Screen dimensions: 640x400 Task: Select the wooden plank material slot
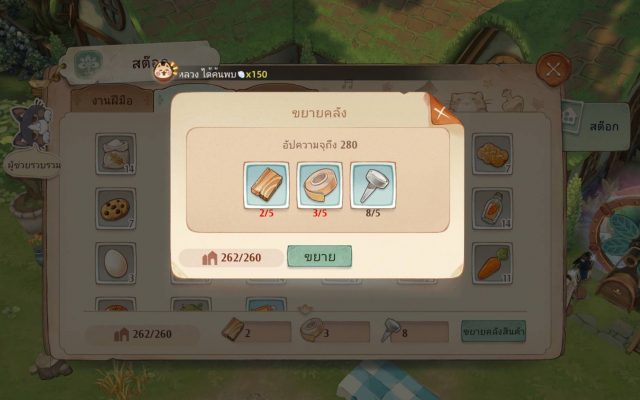[267, 185]
